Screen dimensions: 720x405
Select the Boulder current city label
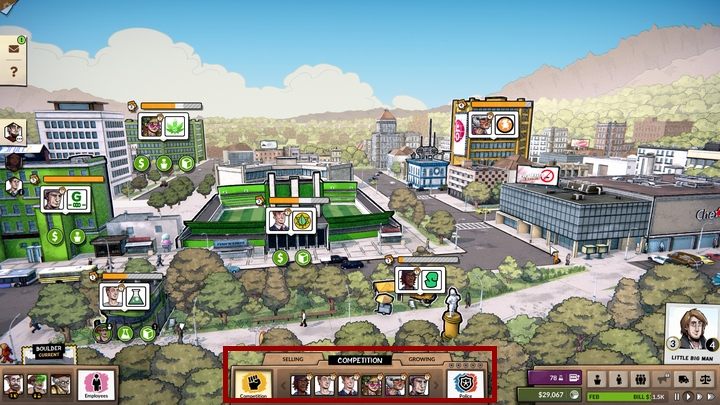tap(48, 352)
